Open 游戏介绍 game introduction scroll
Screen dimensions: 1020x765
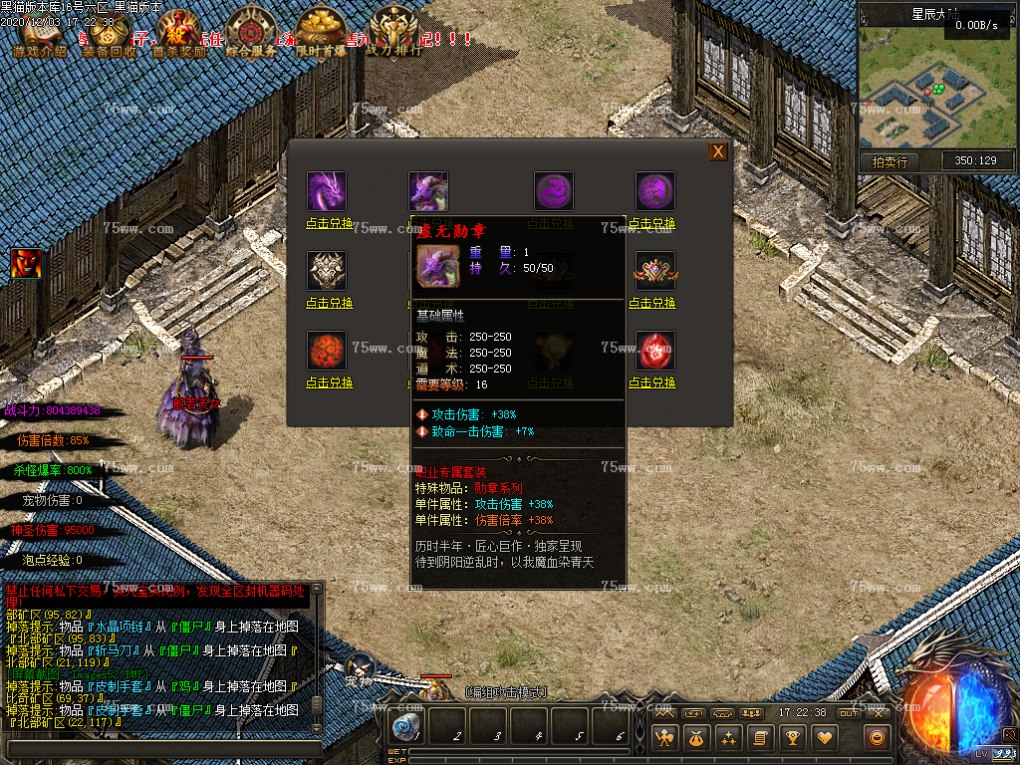pyautogui.click(x=41, y=32)
